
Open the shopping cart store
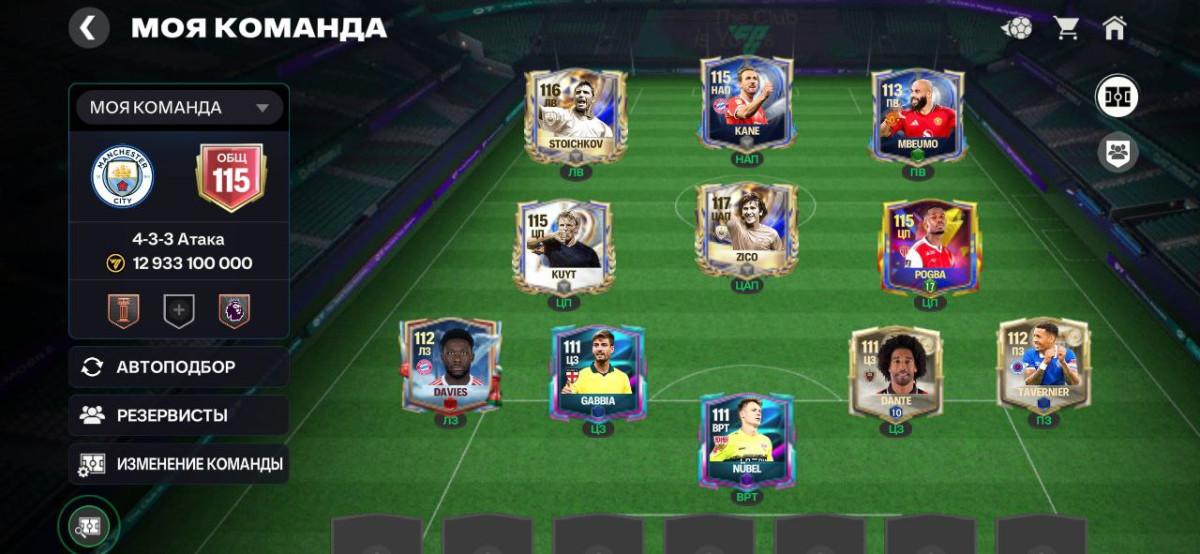tap(1066, 28)
